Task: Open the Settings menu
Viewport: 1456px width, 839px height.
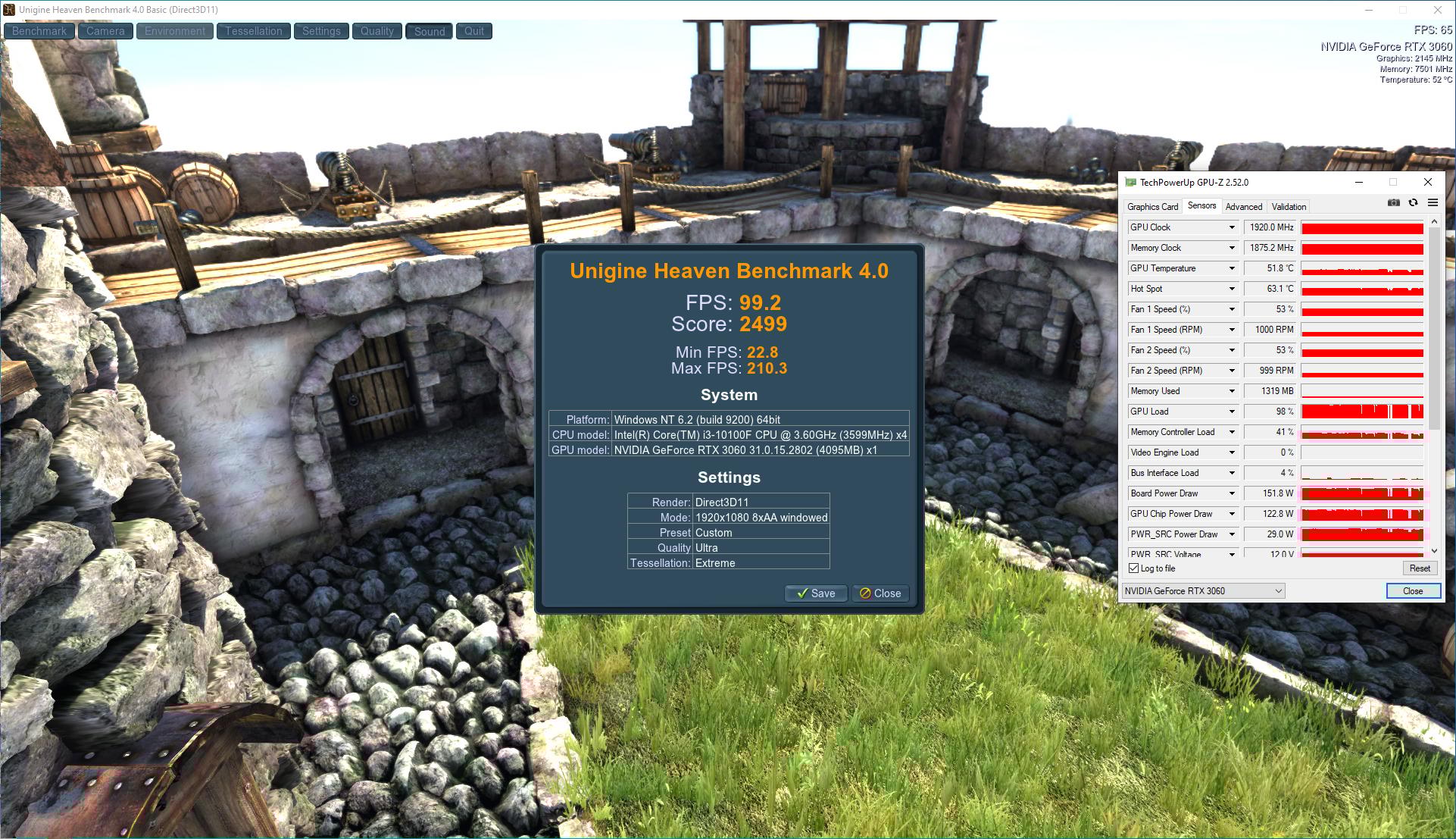Action: (321, 31)
